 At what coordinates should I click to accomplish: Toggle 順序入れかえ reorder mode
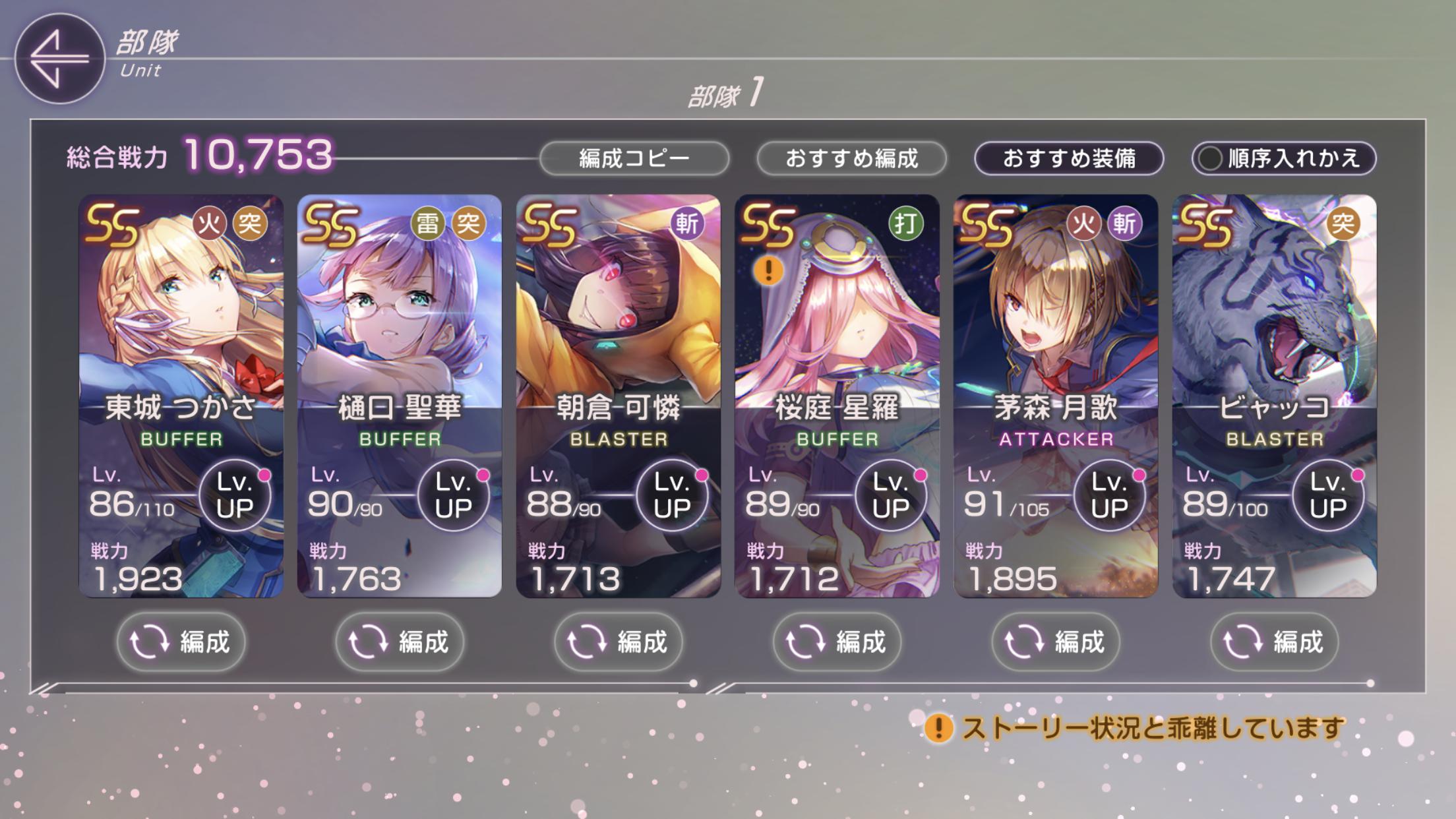[x=1283, y=159]
